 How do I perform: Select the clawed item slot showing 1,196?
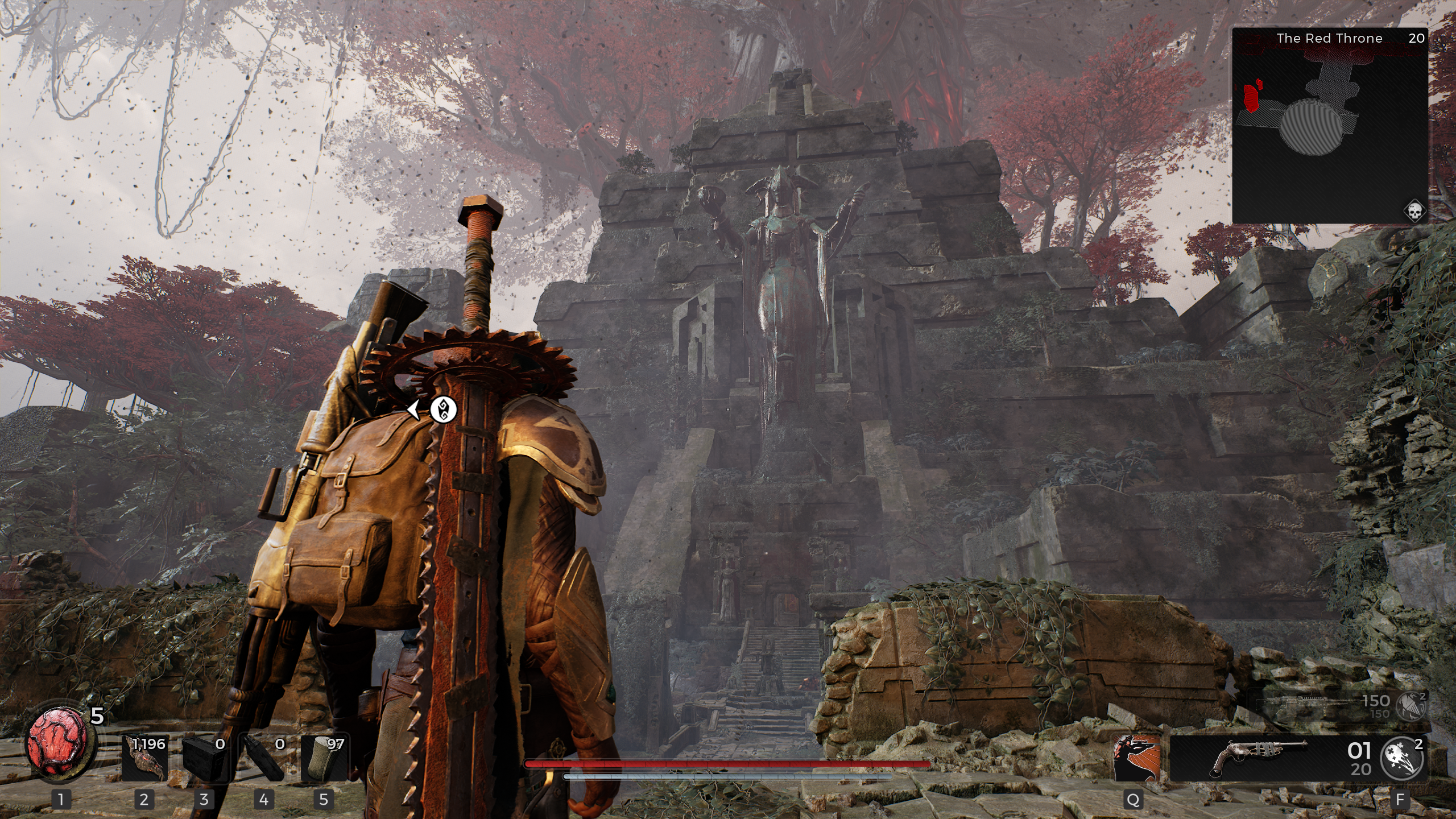point(144,758)
